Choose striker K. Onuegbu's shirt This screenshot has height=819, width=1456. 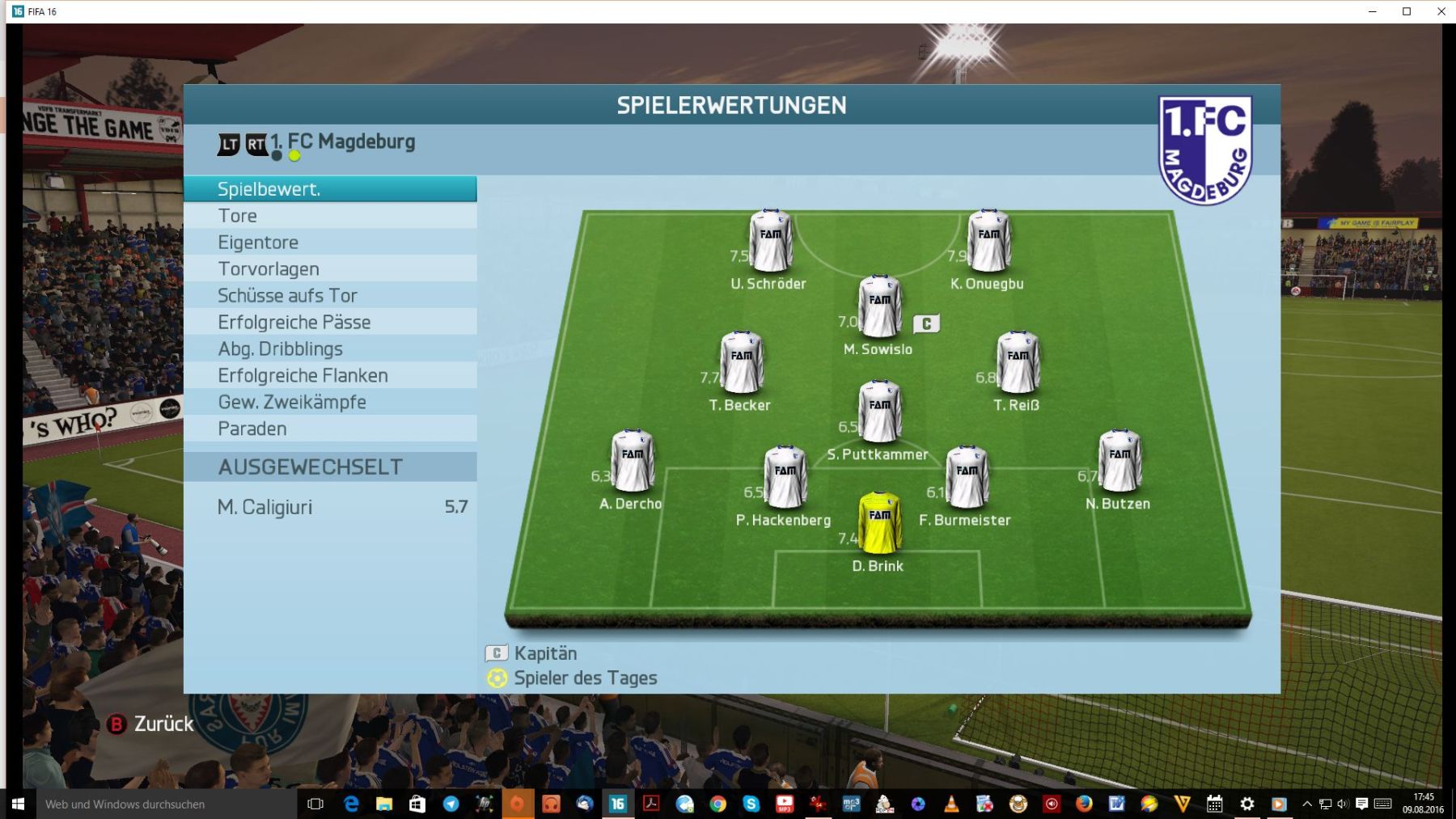988,240
